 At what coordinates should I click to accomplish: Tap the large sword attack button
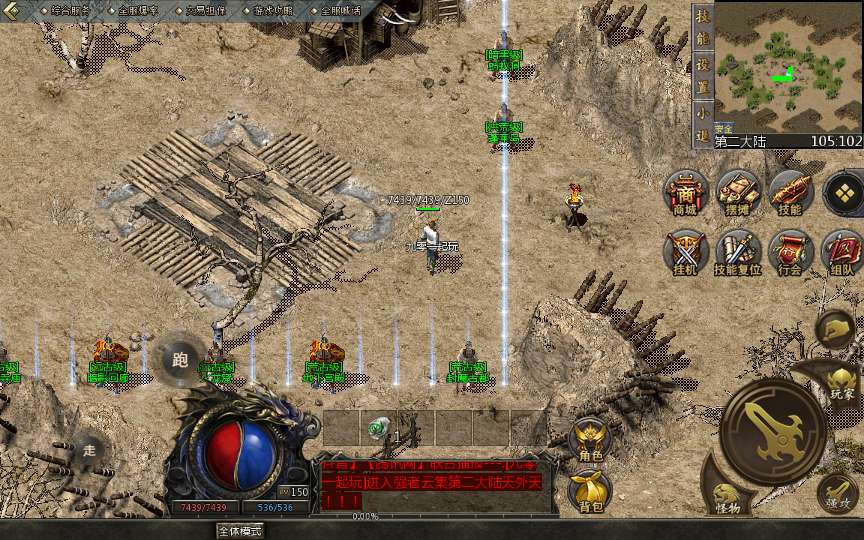(x=772, y=431)
